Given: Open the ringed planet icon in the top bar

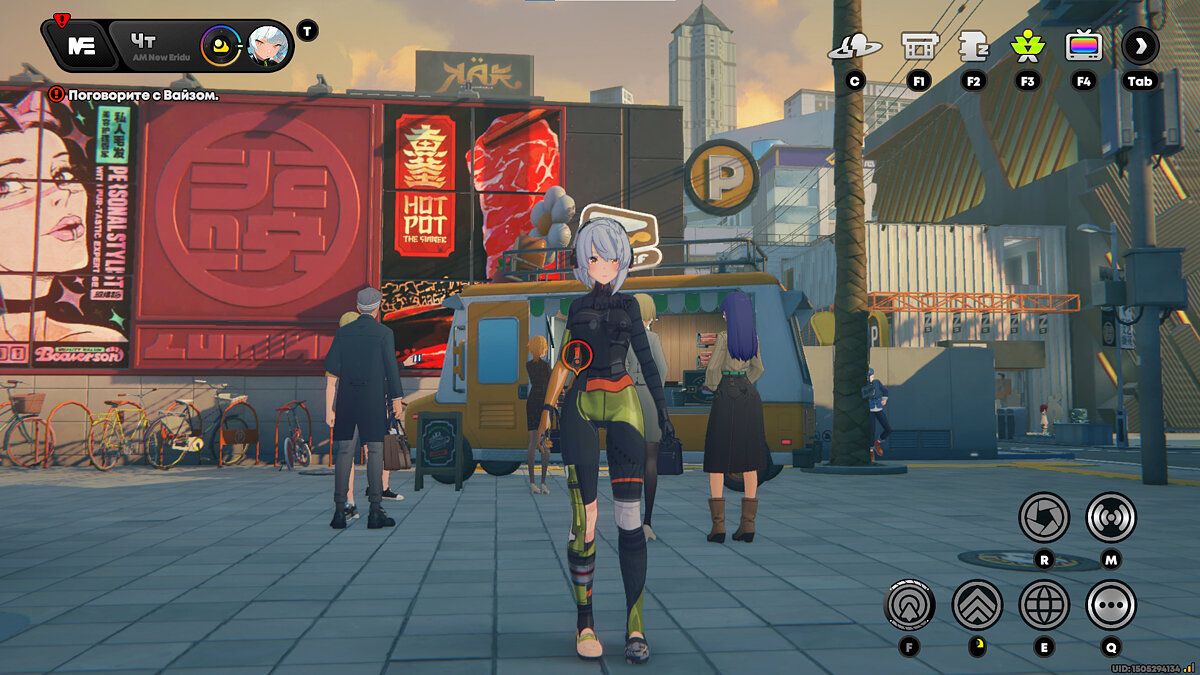Looking at the screenshot, I should click(x=854, y=46).
